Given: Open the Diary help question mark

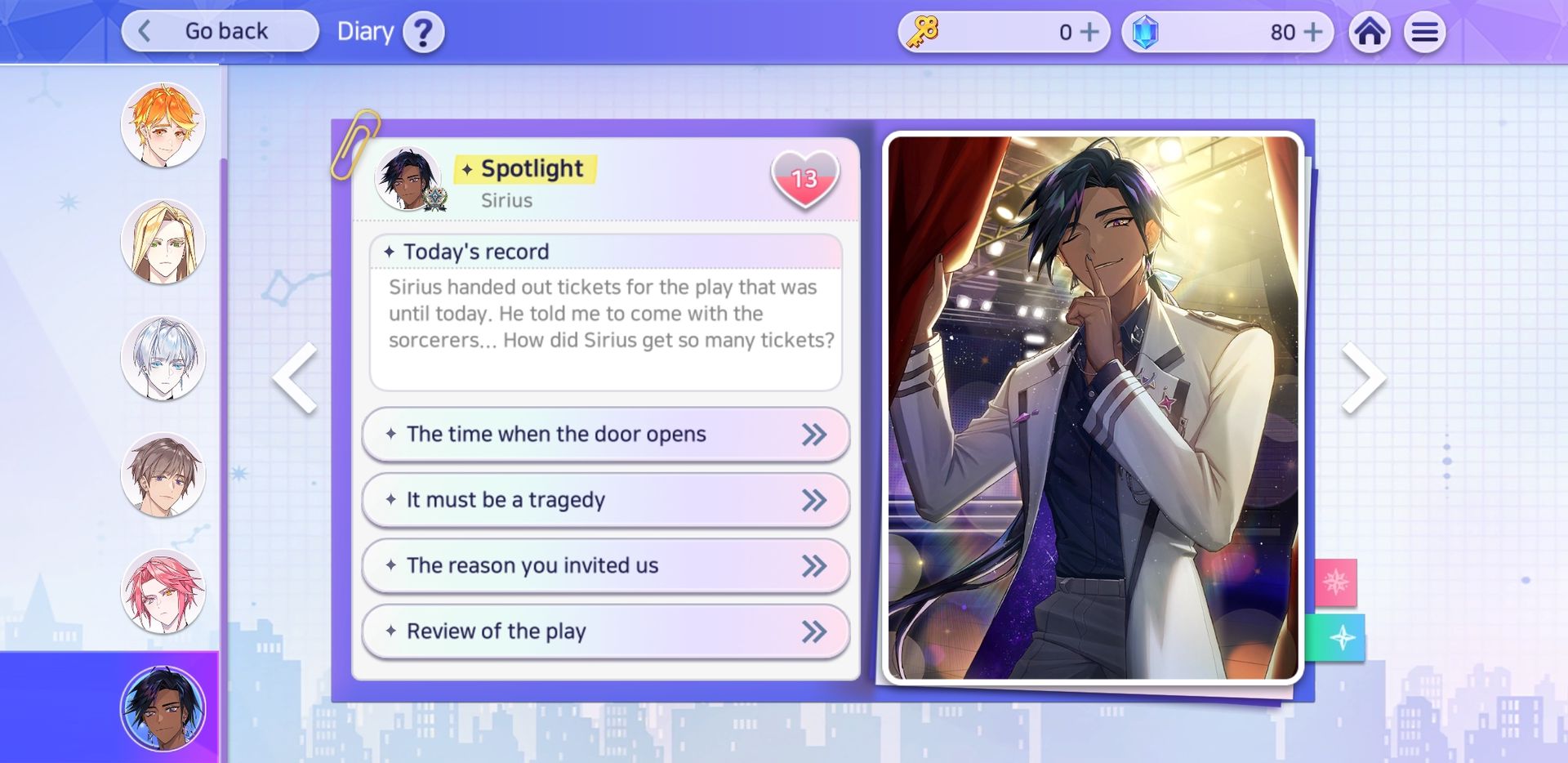Looking at the screenshot, I should (x=423, y=33).
